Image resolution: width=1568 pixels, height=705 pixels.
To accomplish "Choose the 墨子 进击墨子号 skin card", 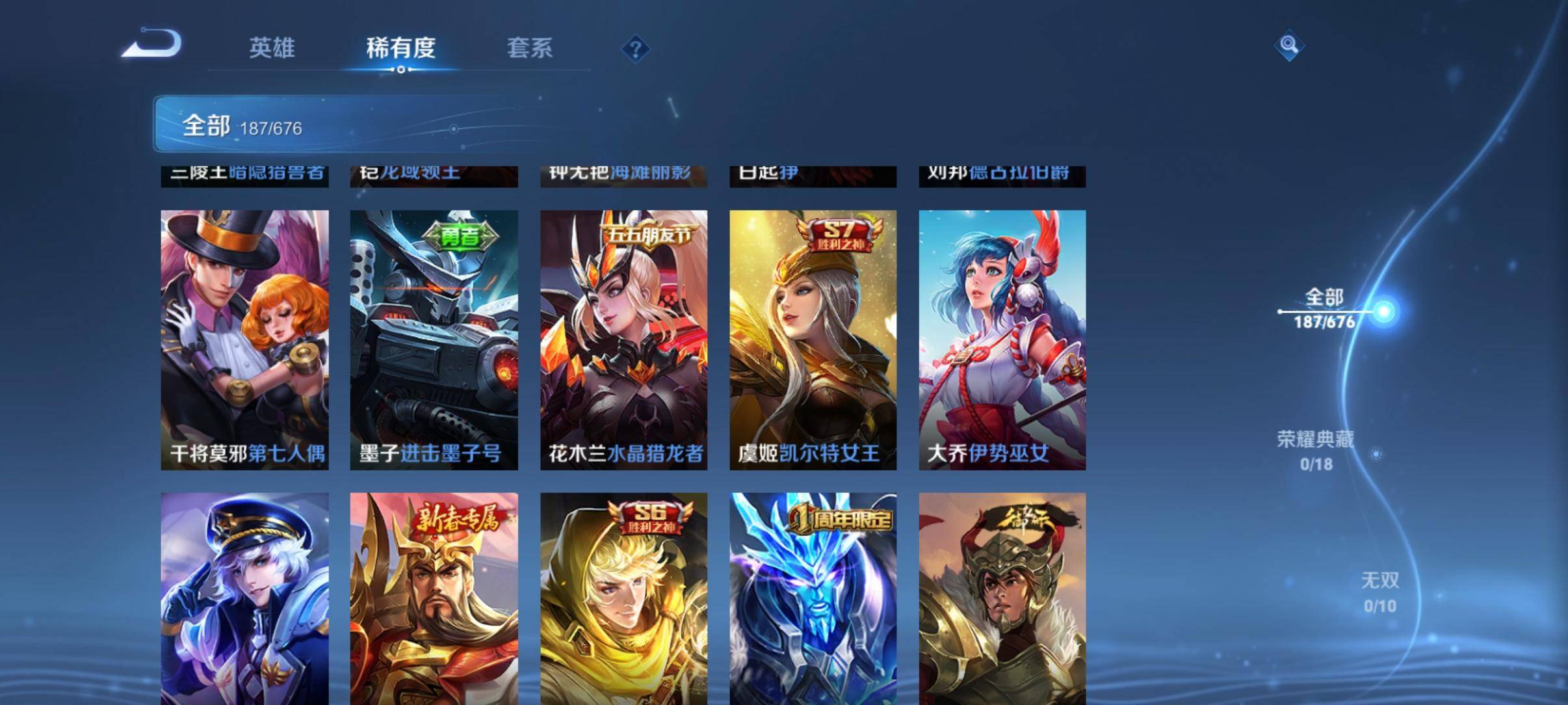I will click(x=434, y=339).
